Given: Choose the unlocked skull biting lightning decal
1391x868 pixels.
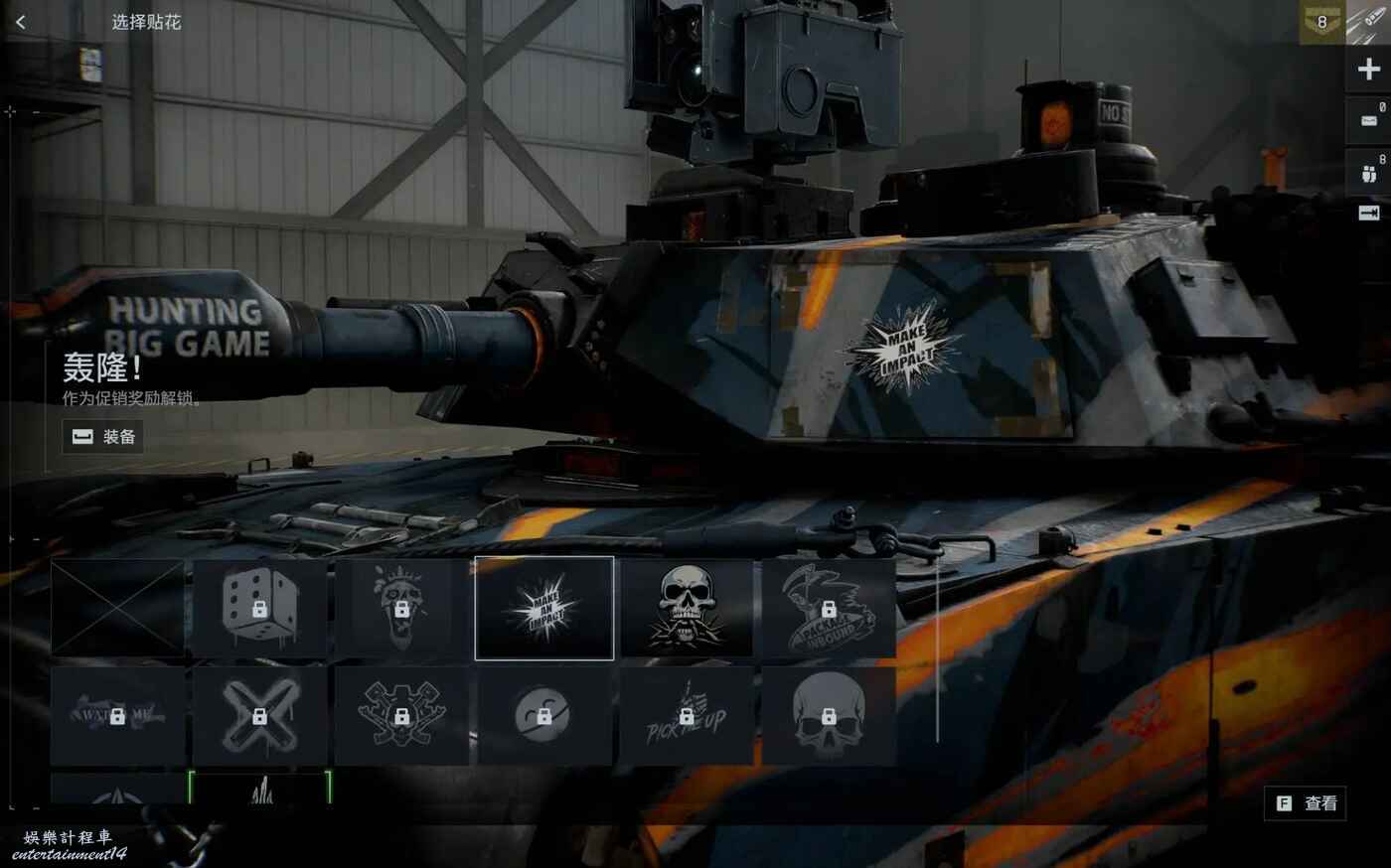Looking at the screenshot, I should pyautogui.click(x=687, y=608).
